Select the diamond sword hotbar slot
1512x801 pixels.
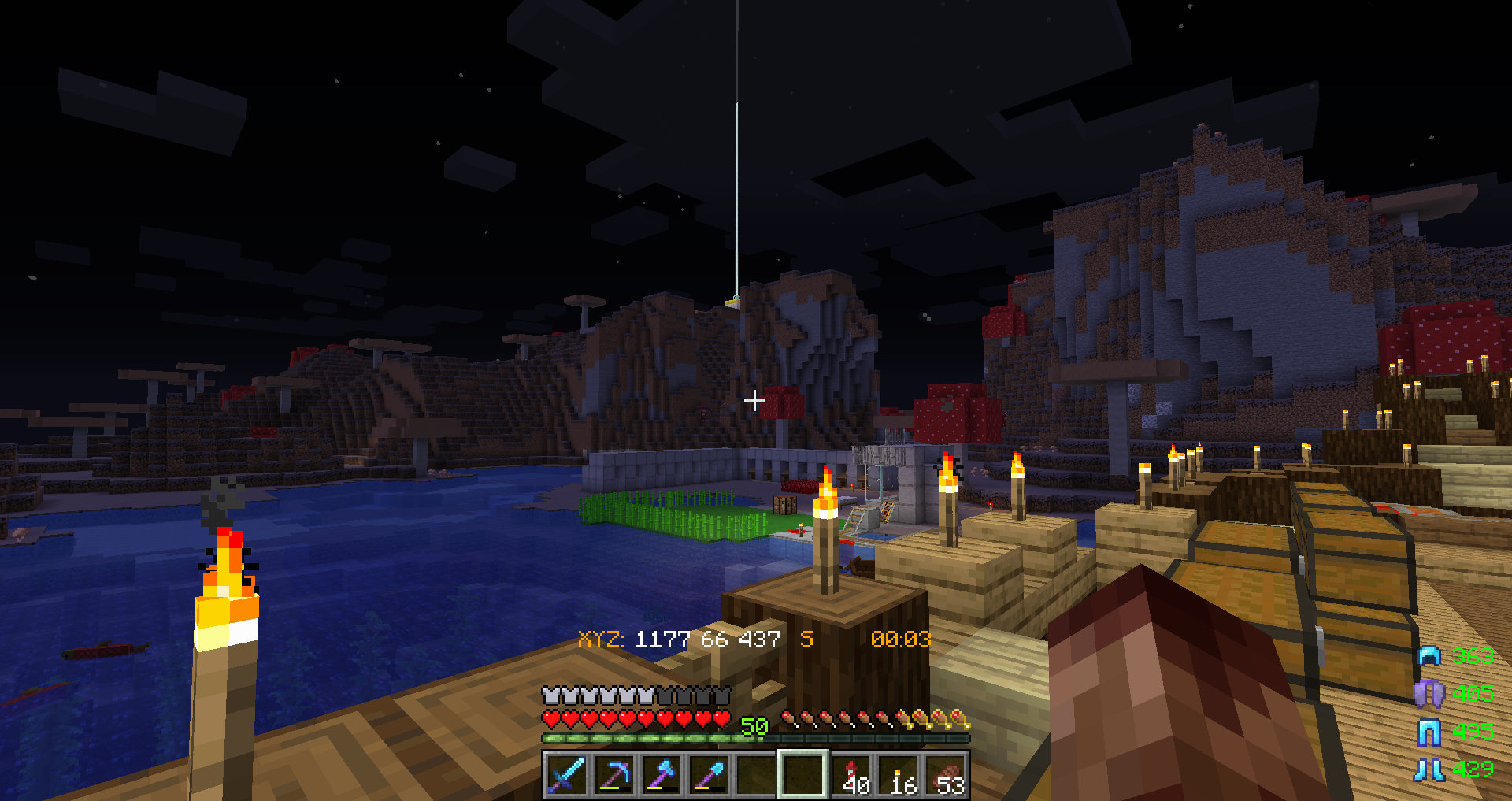[567, 774]
